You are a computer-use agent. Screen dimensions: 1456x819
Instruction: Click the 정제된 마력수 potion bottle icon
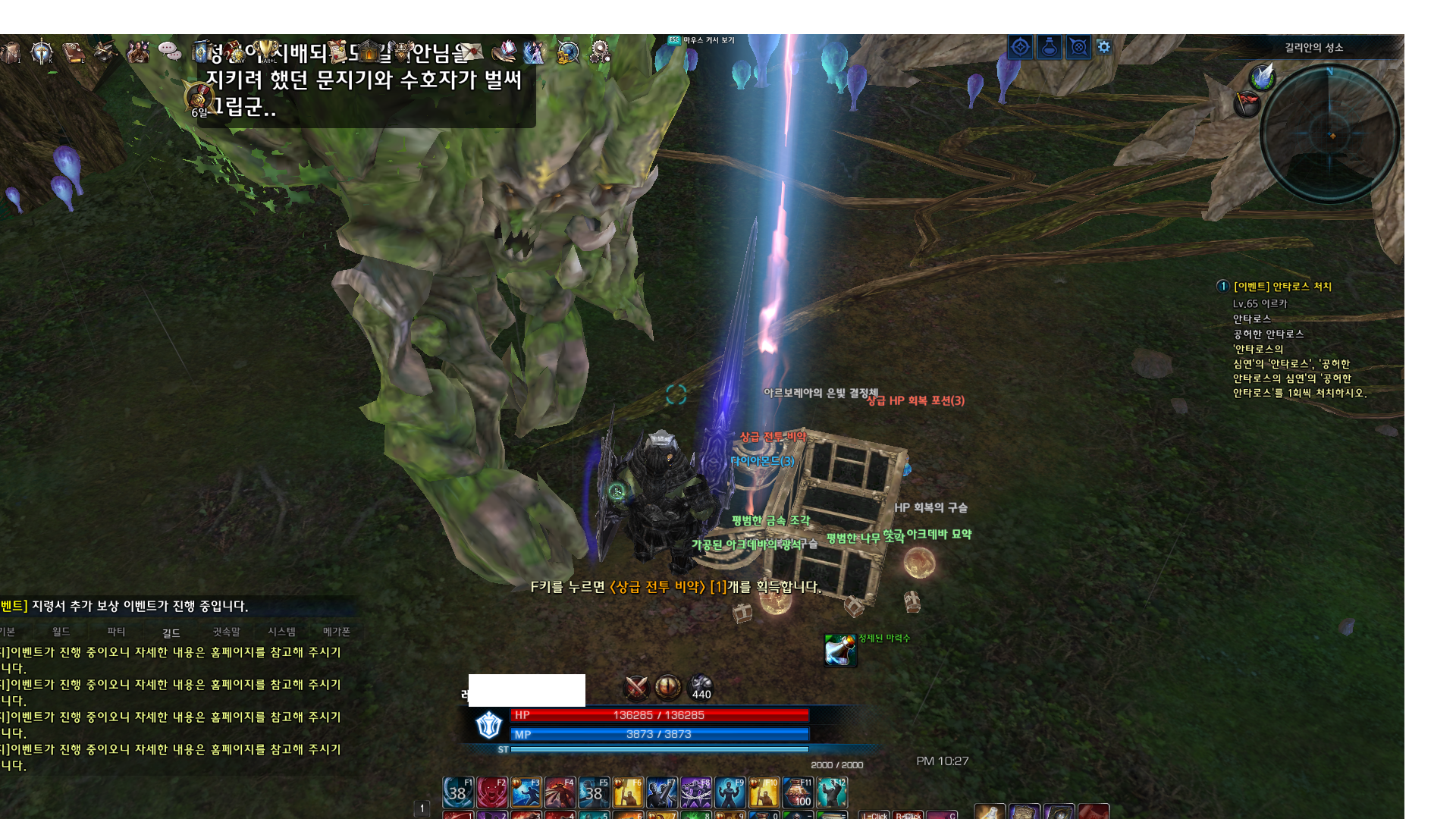(840, 651)
